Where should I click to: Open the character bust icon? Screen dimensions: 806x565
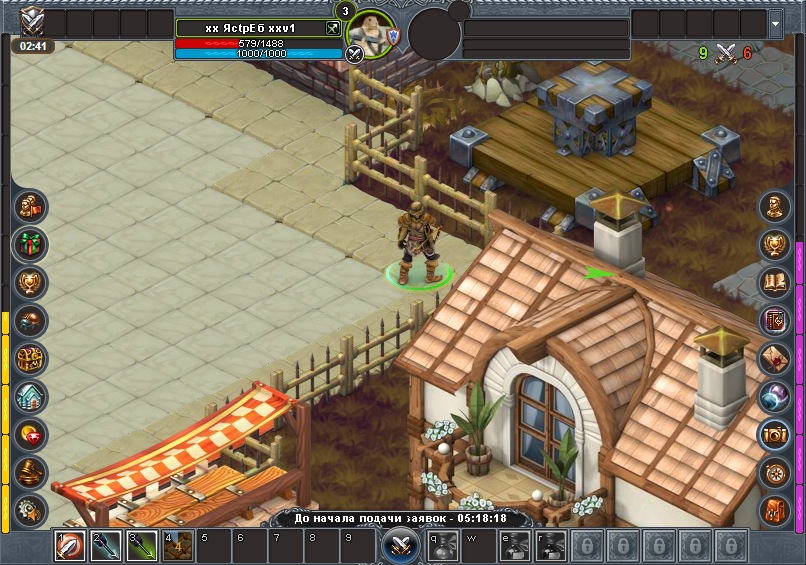pyautogui.click(x=775, y=207)
